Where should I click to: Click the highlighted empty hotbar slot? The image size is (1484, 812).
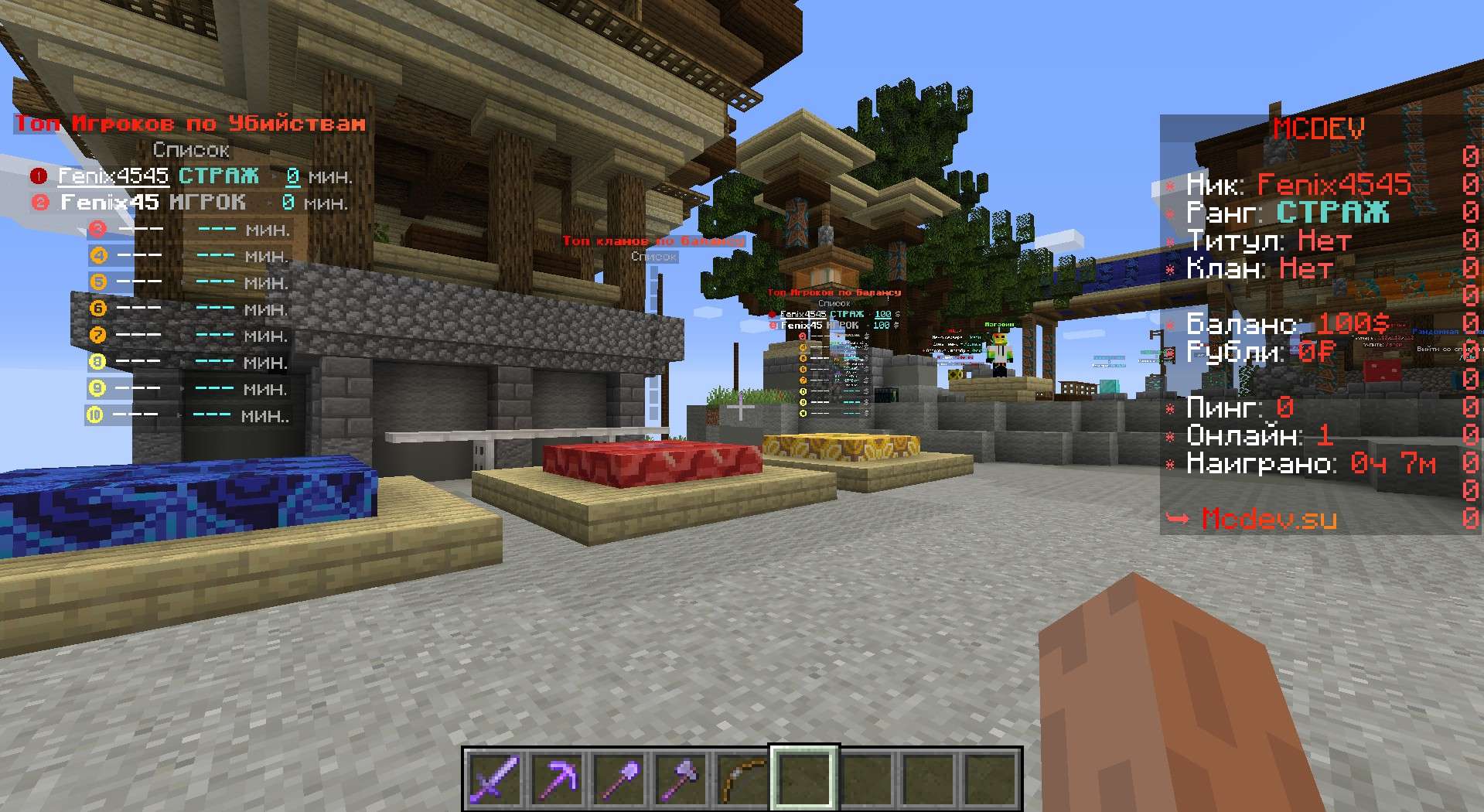pyautogui.click(x=803, y=777)
